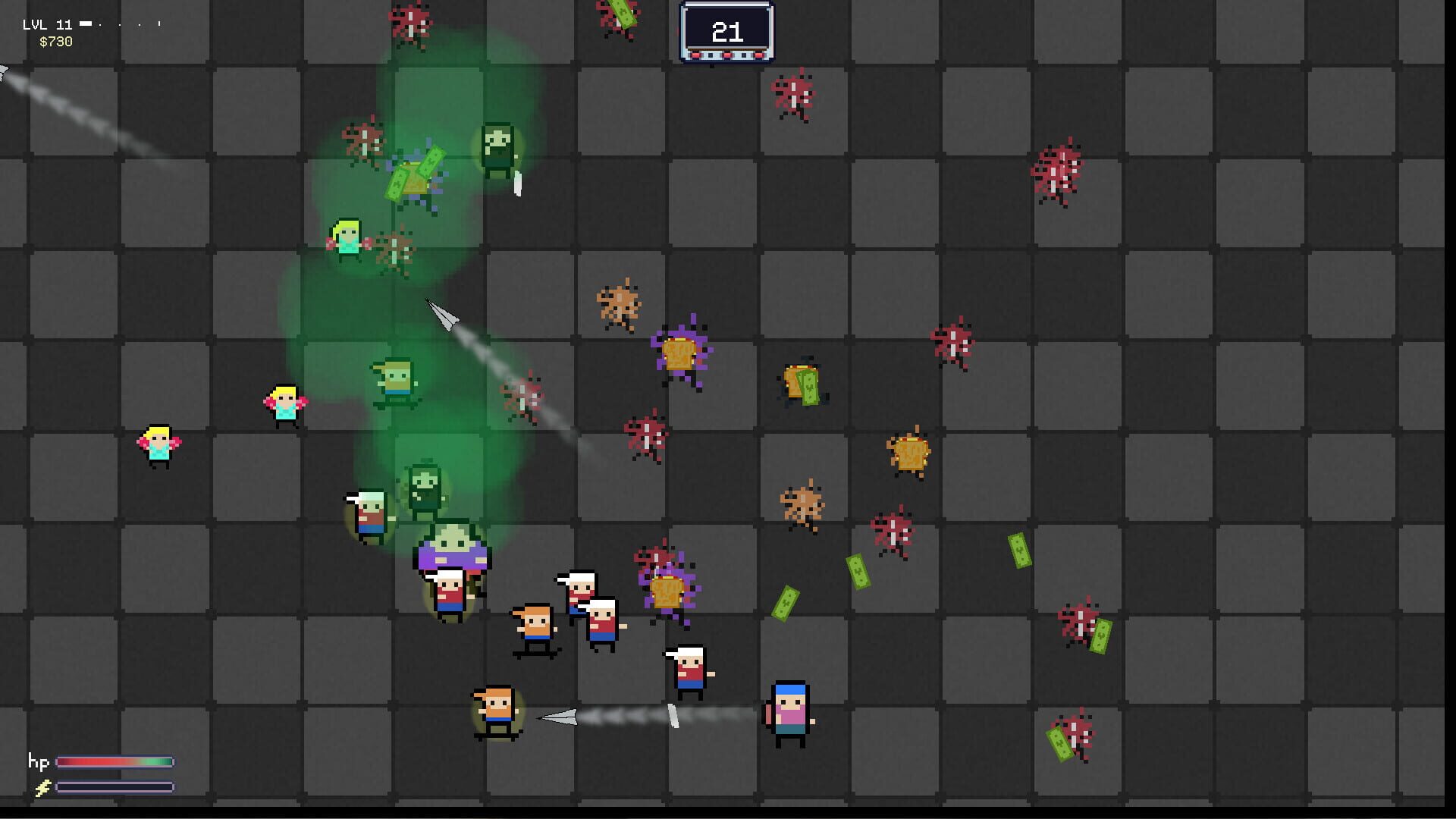The image size is (1456, 819).
Task: Select the green zombie near the top center
Action: click(x=497, y=146)
